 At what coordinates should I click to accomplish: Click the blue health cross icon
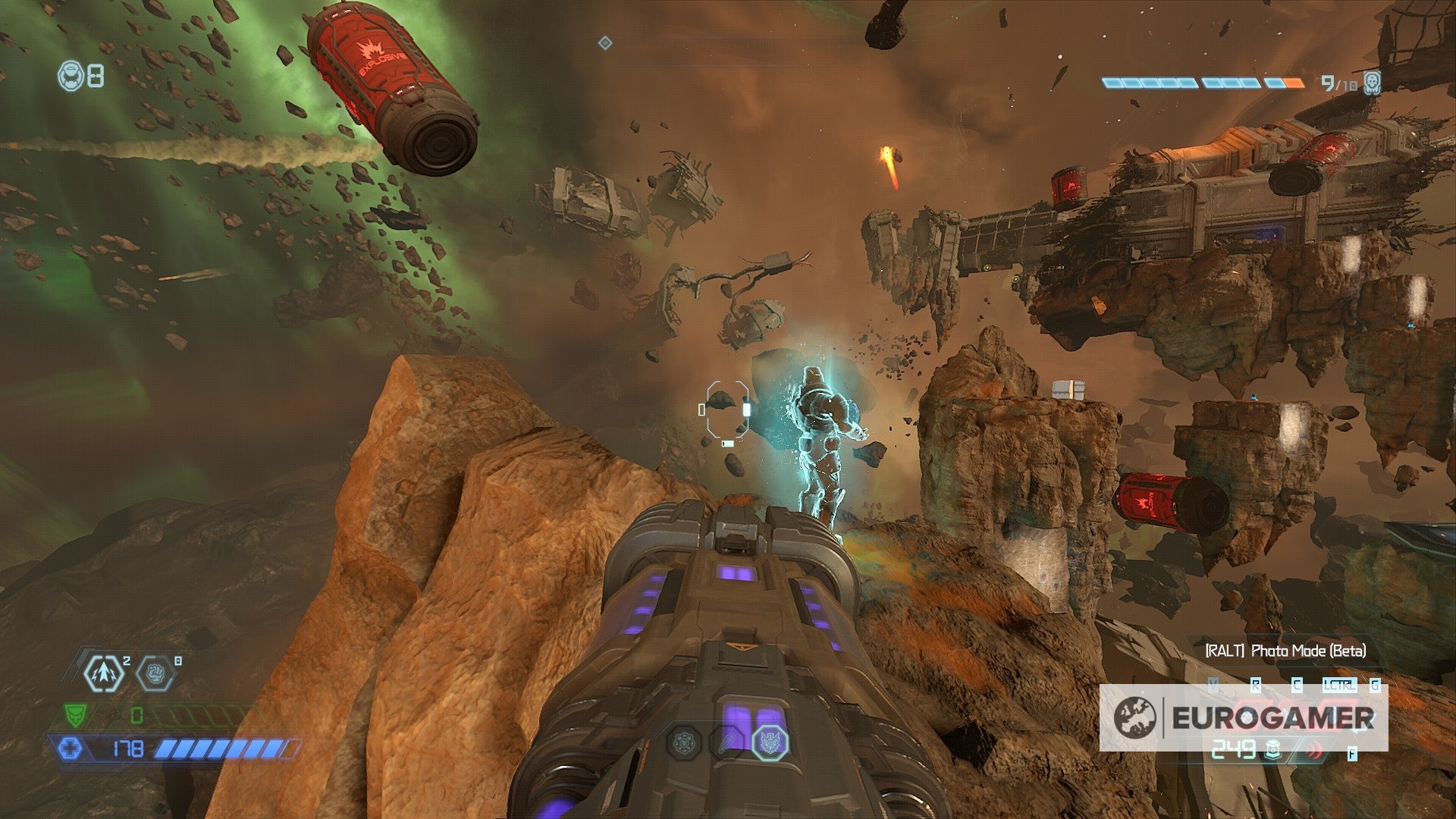click(71, 749)
